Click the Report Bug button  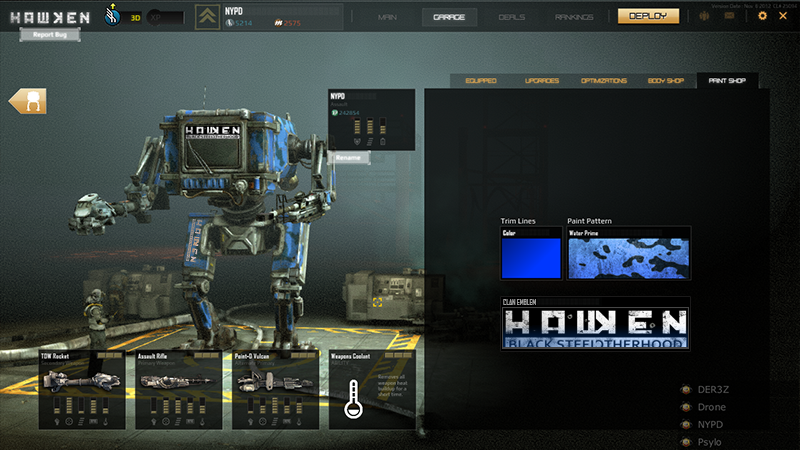49,35
